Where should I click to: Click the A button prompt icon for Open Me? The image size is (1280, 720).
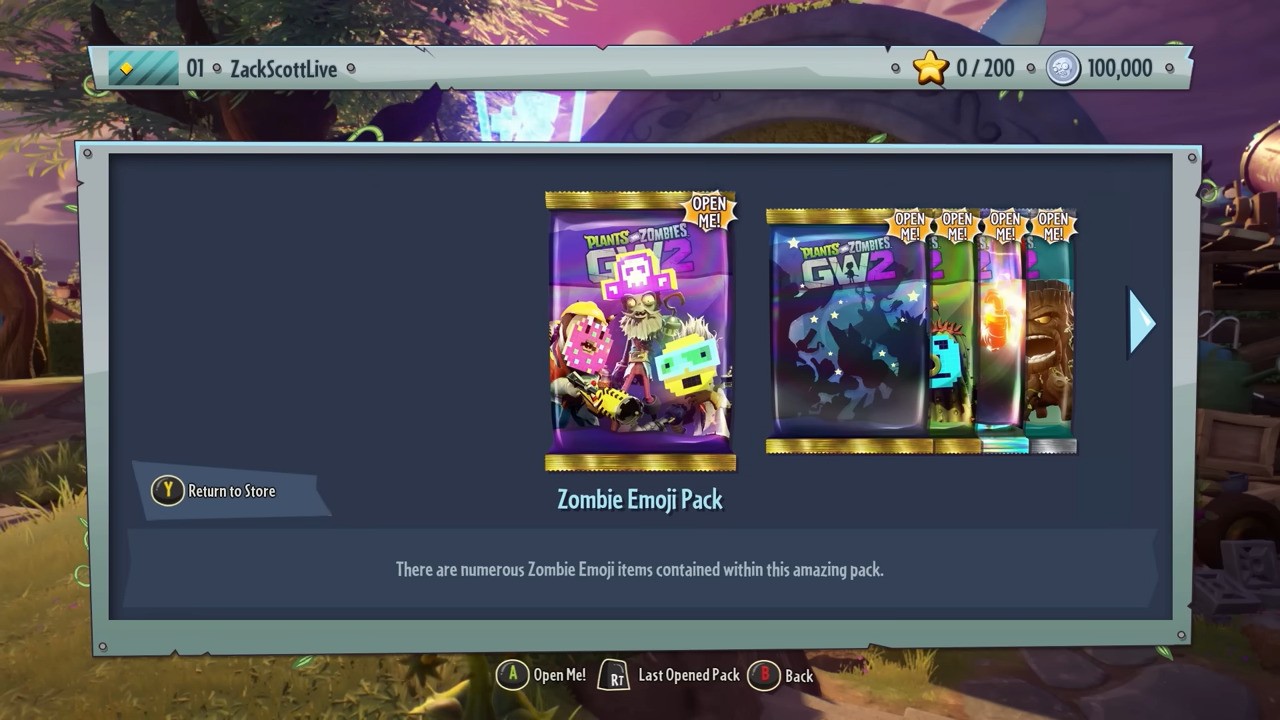[513, 675]
